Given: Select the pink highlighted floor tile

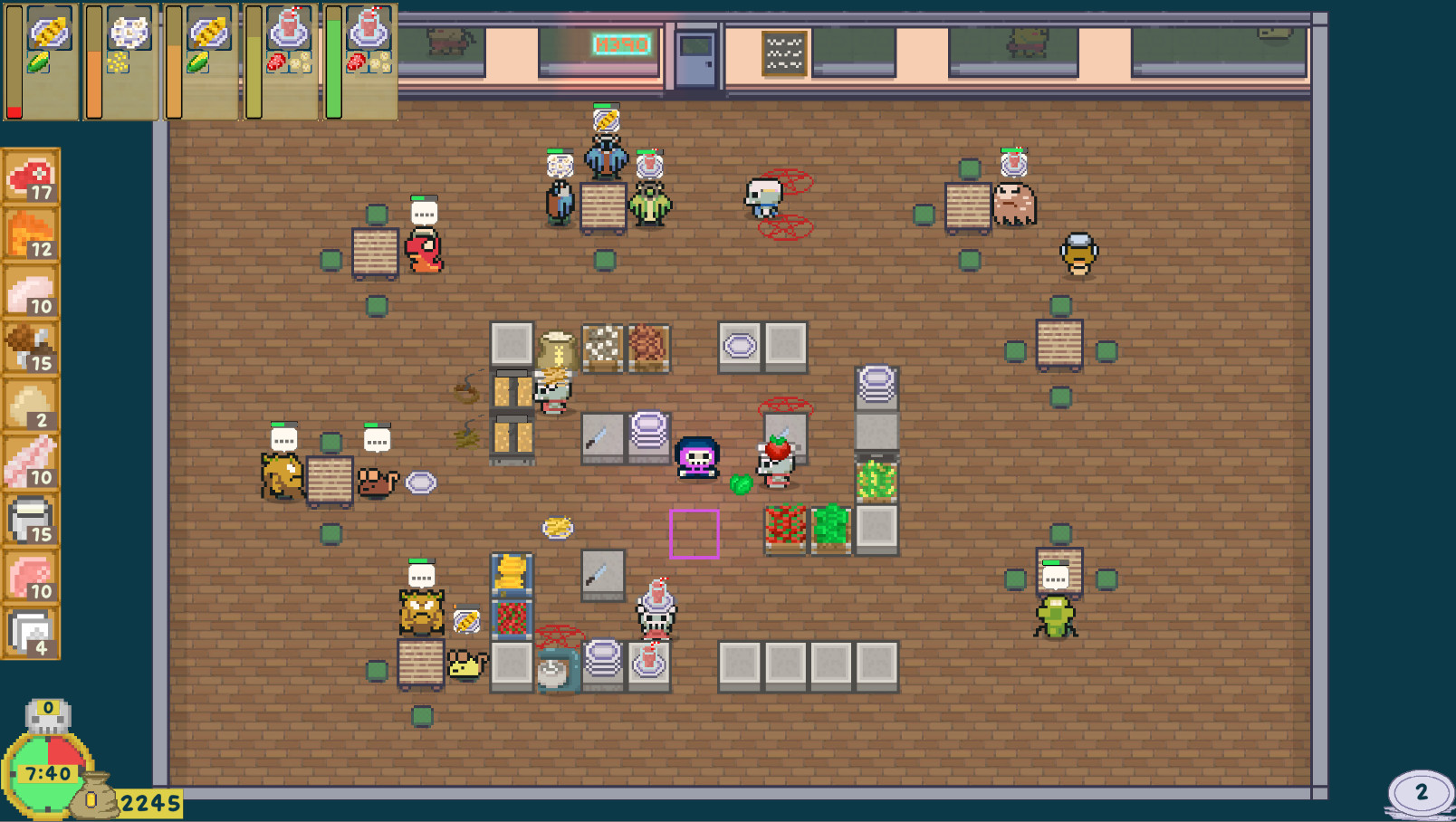Looking at the screenshot, I should click(x=693, y=534).
